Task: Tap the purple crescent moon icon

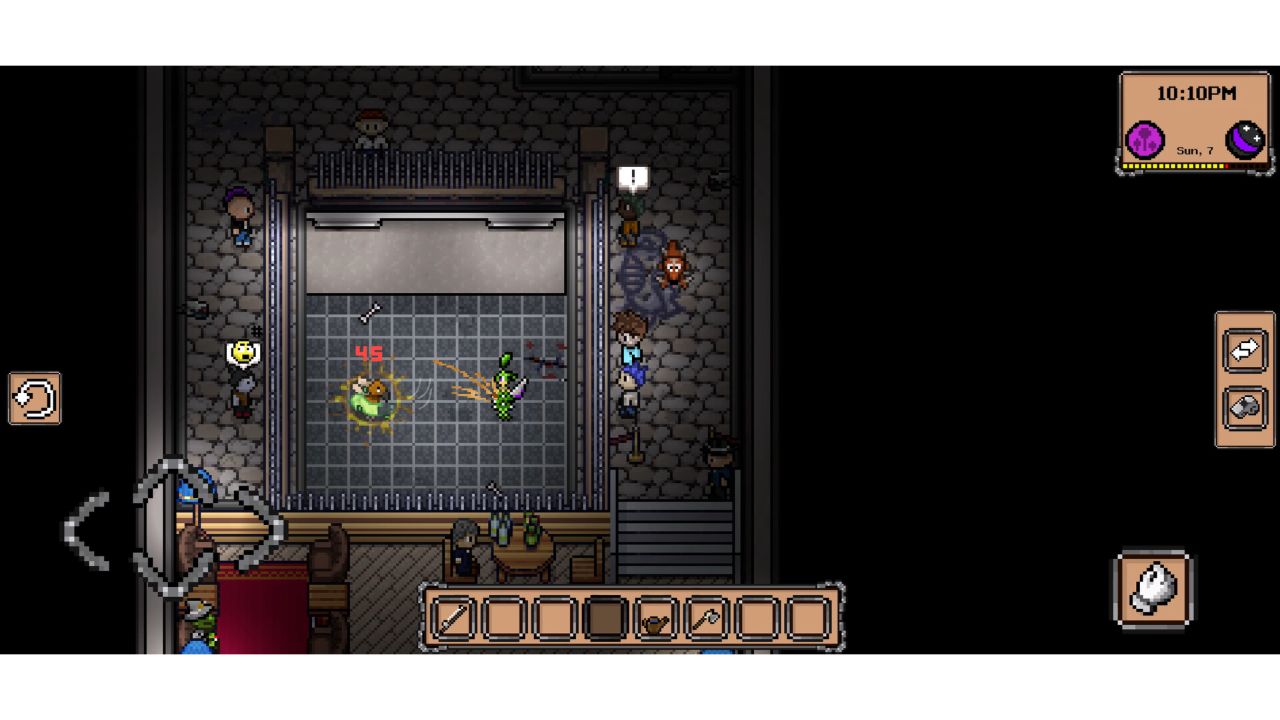Action: 1245,140
